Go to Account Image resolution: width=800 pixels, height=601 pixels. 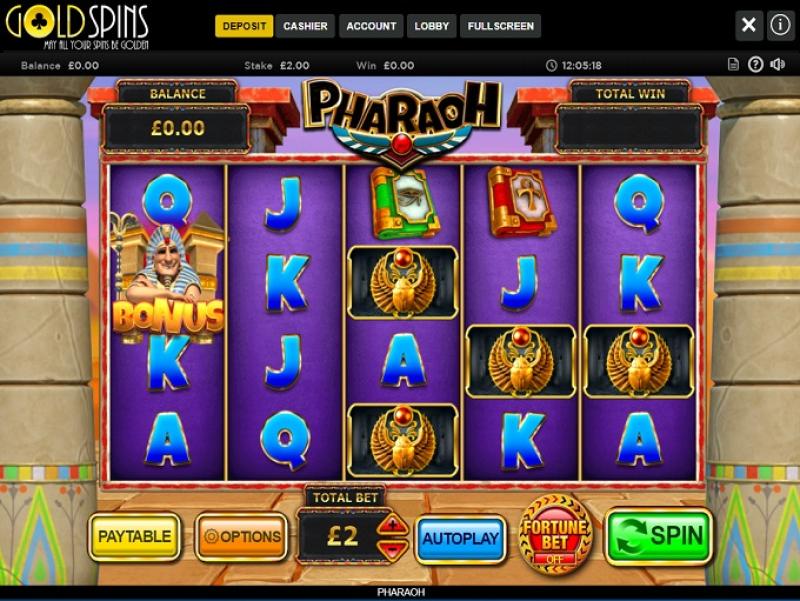[x=371, y=26]
